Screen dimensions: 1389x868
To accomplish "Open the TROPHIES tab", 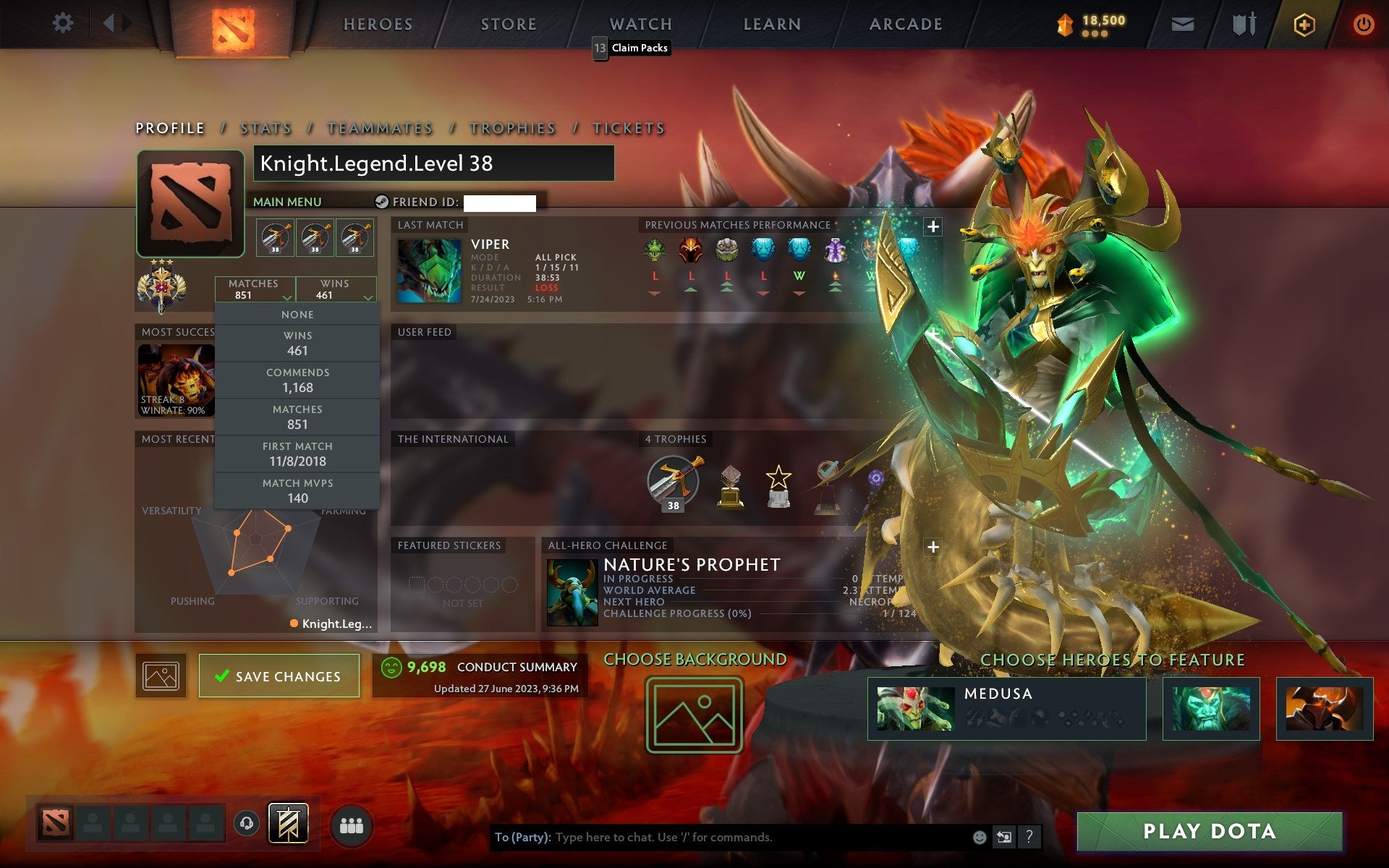I will 512,128.
